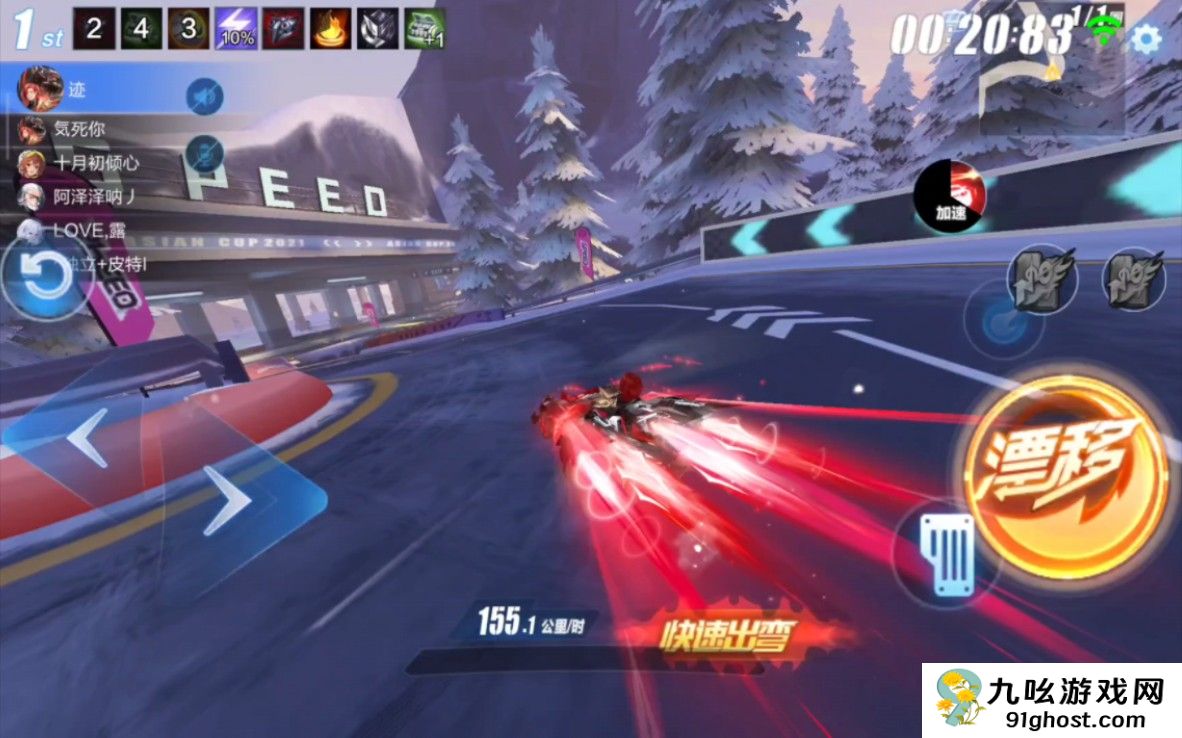
Task: Click the lightning 10% buff icon
Action: pos(236,28)
